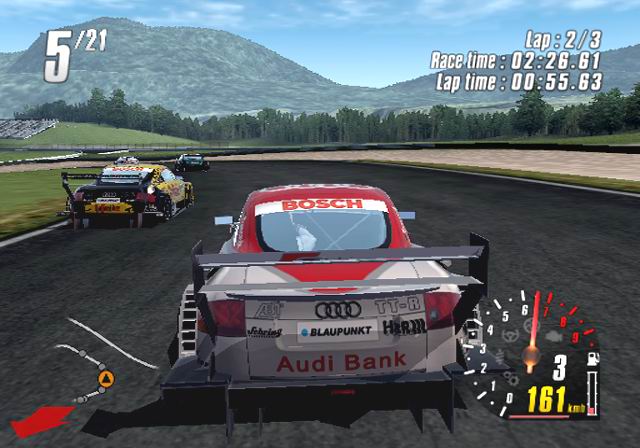The width and height of the screenshot is (640, 448).
Task: Click the suspension spring damage icon
Action: point(500,356)
